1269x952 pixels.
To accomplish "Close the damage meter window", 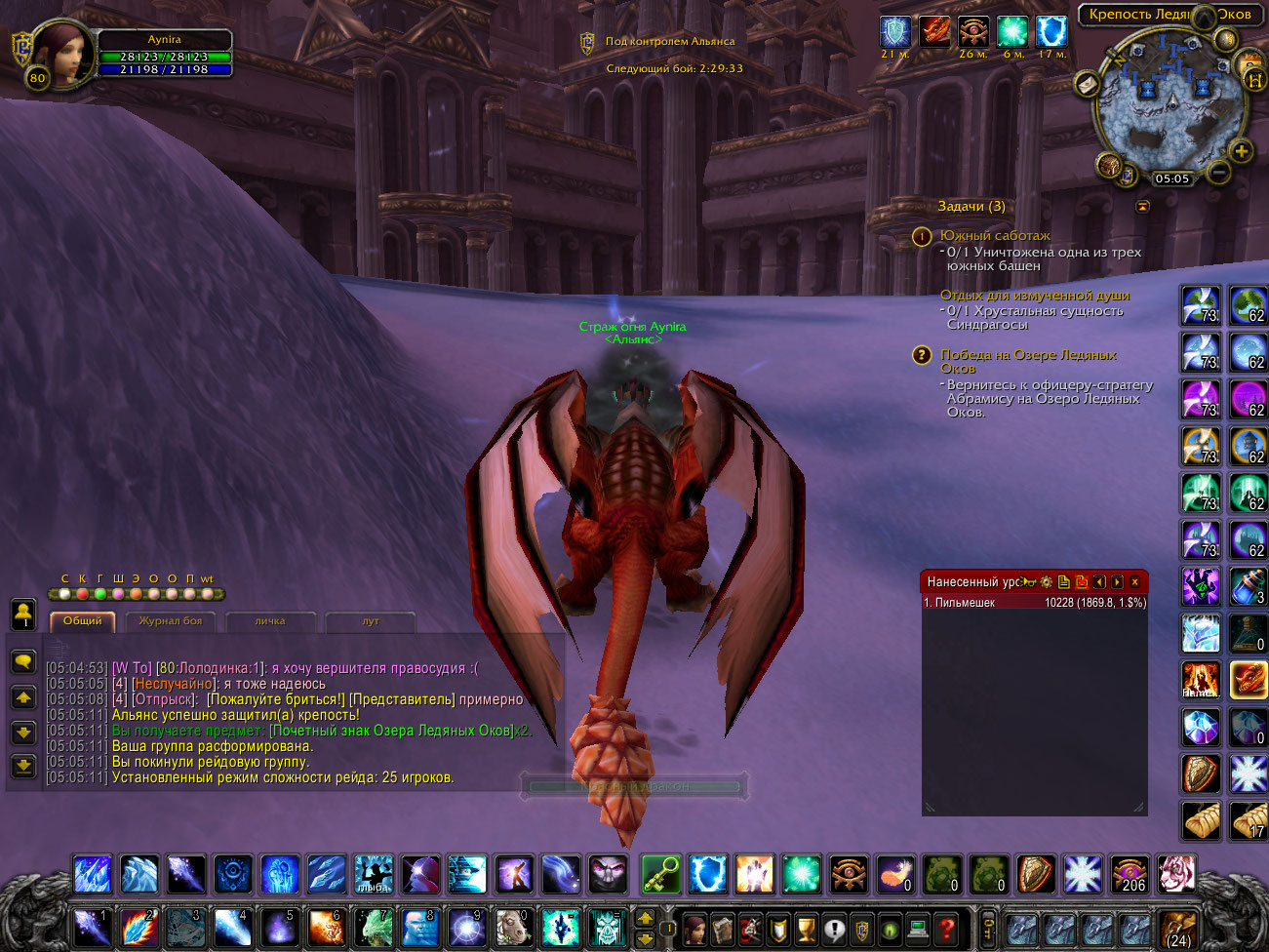I will point(1134,582).
